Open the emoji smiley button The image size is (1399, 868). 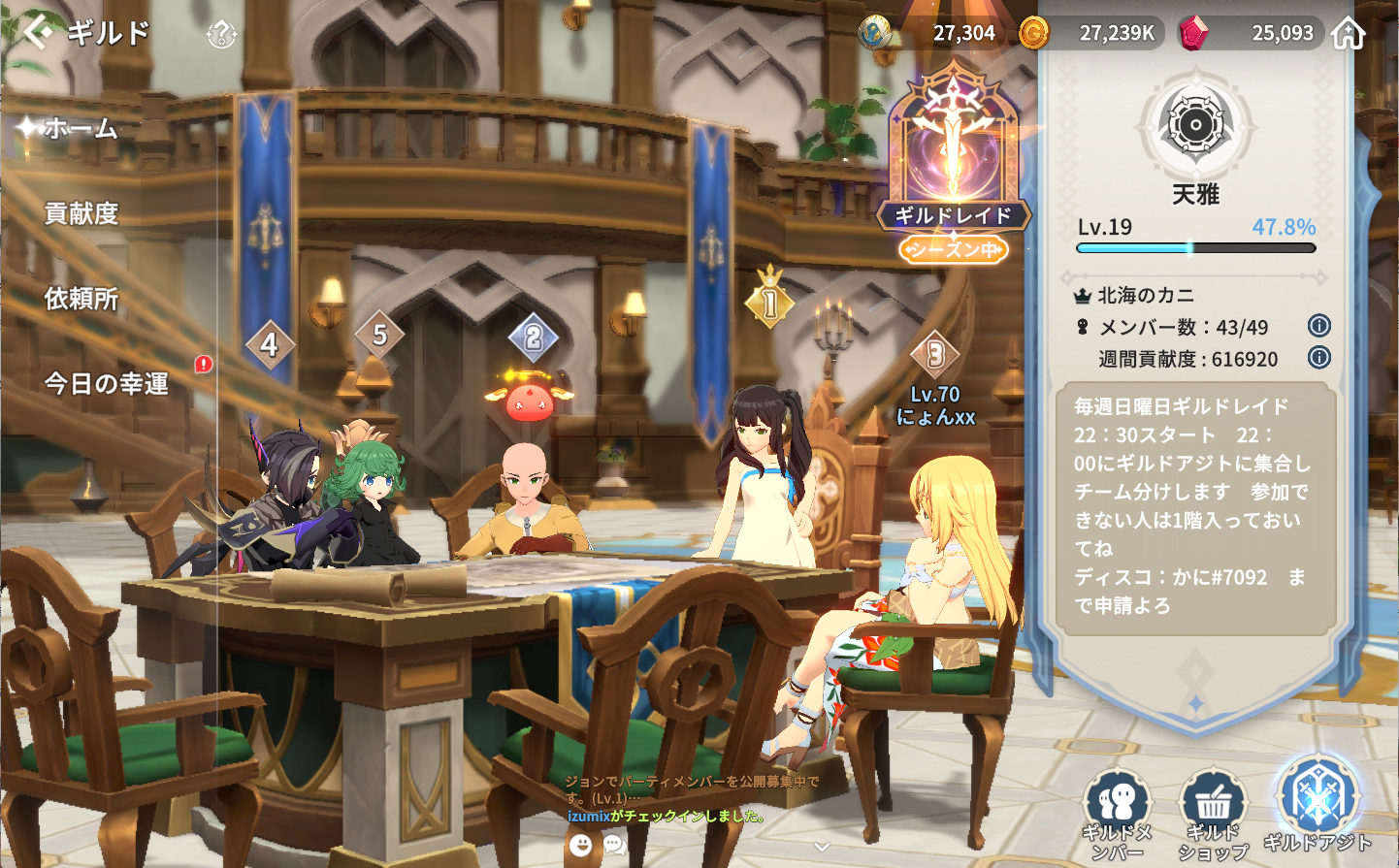[x=580, y=845]
